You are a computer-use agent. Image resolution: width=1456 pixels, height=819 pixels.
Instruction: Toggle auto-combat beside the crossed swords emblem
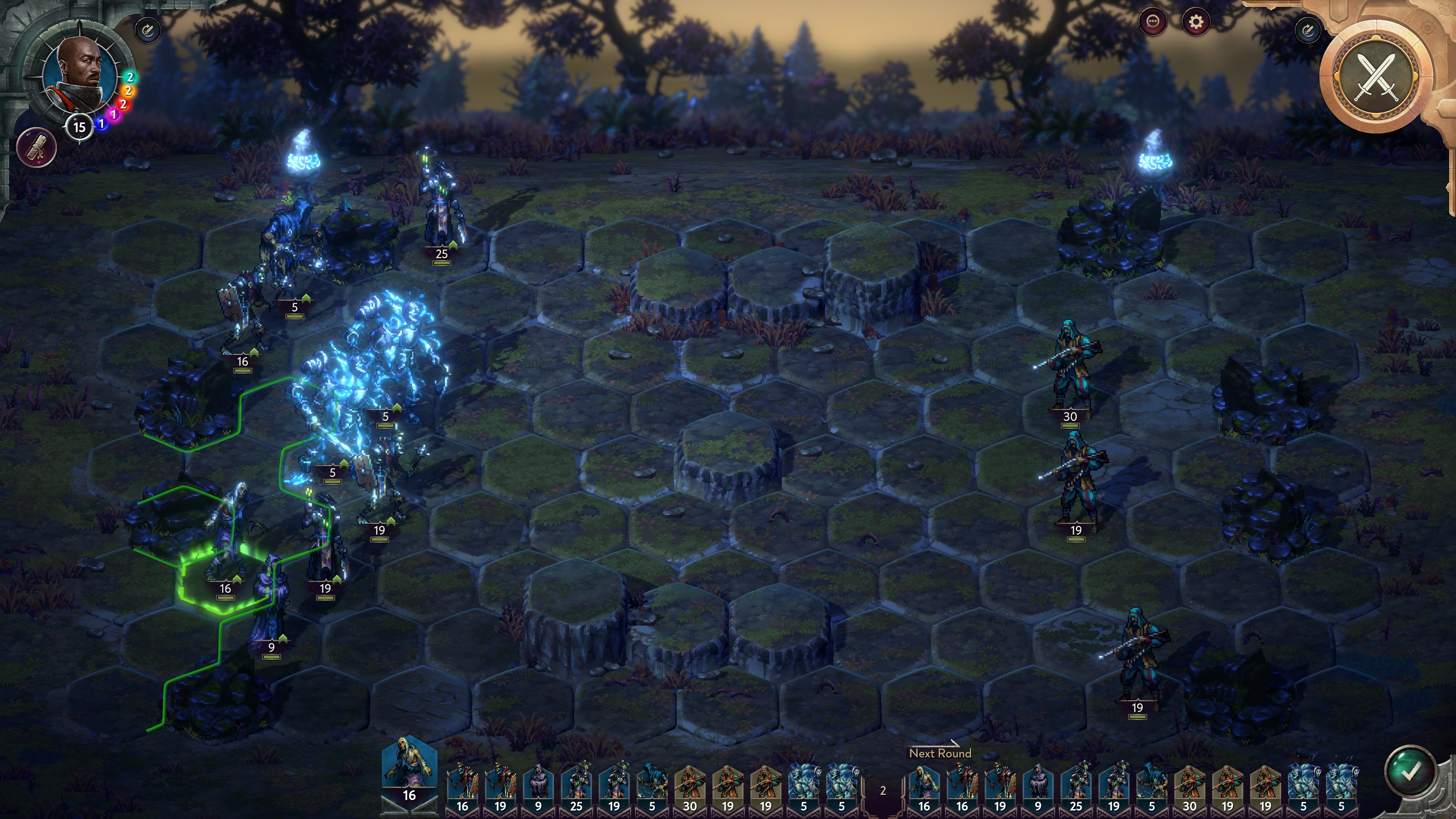[x=1307, y=30]
